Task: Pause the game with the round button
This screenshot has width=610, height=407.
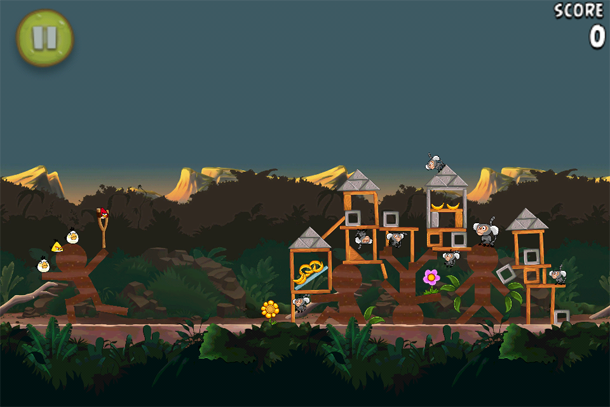Action: click(x=45, y=38)
